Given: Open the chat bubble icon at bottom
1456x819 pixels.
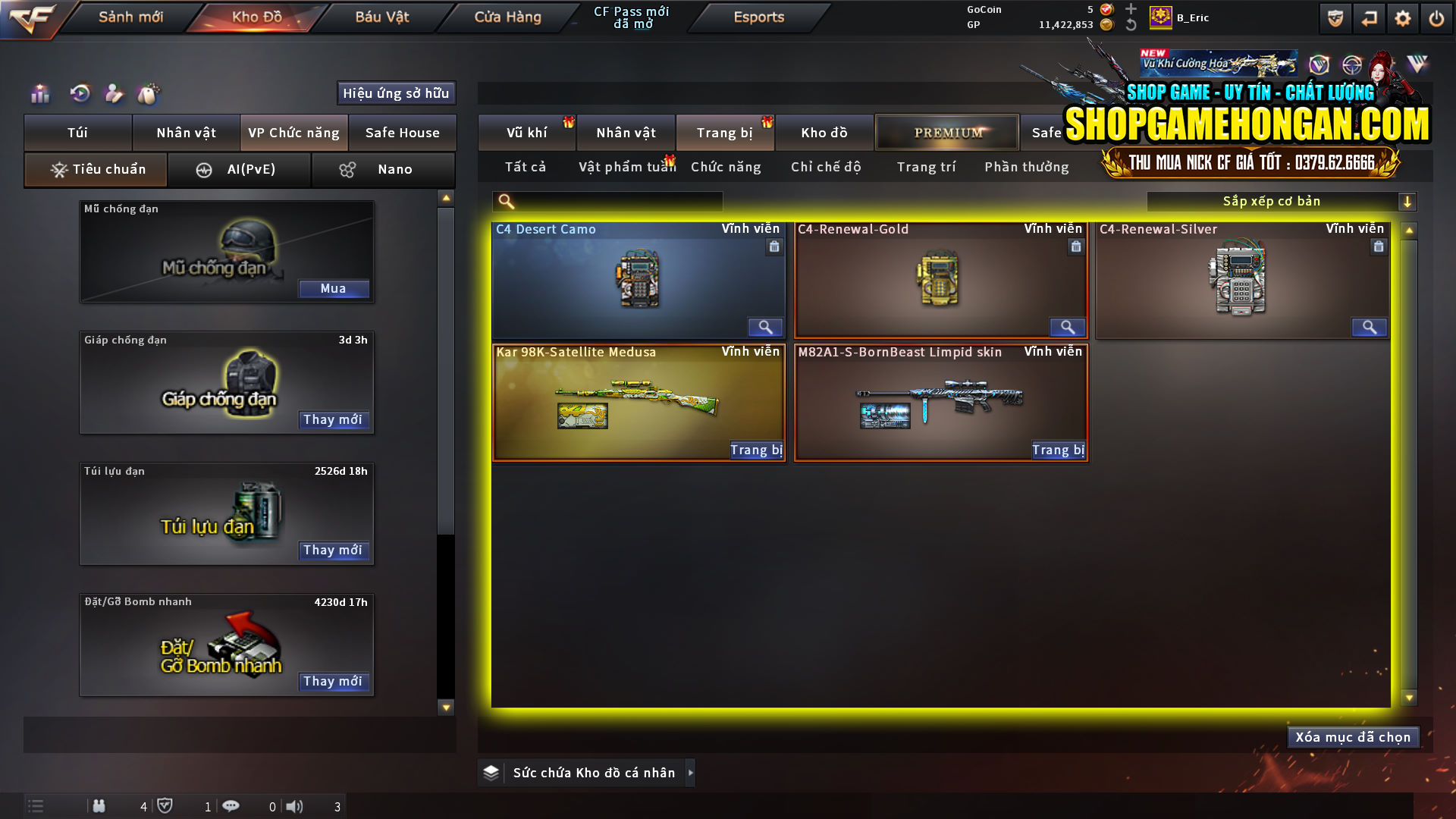Looking at the screenshot, I should click(231, 806).
